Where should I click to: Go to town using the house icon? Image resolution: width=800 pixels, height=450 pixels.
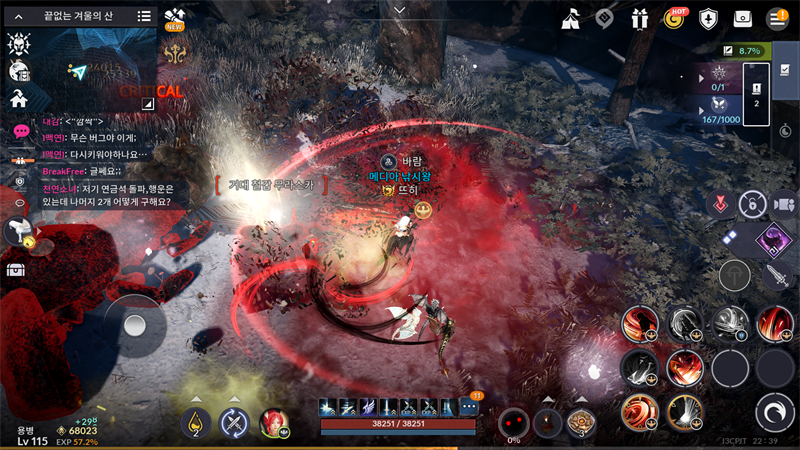(18, 98)
